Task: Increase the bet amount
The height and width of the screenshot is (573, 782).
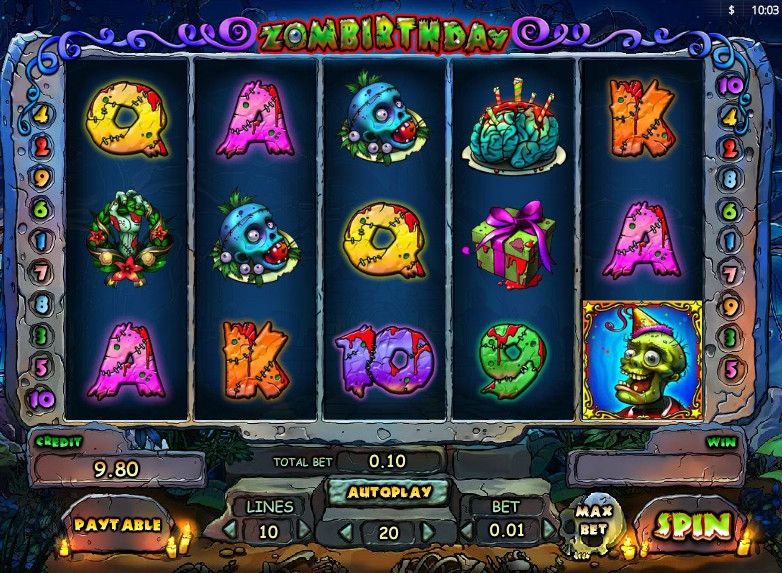Action: click(x=548, y=530)
